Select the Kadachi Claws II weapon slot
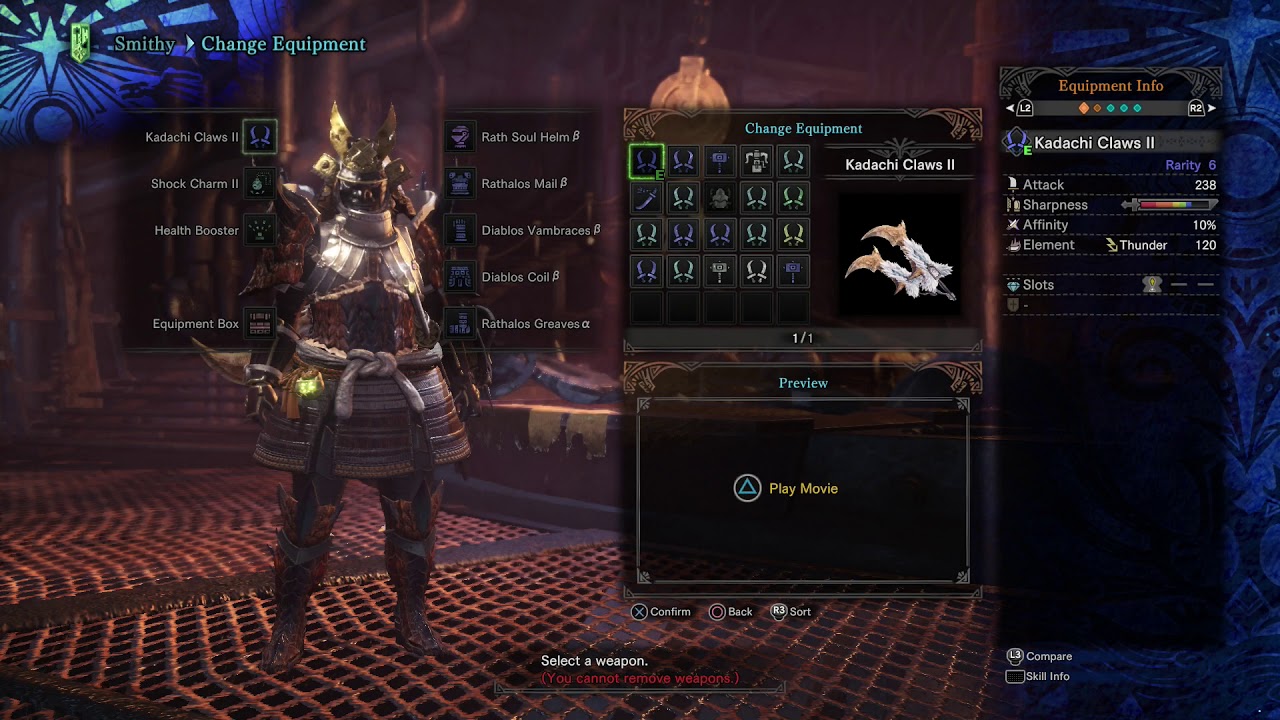 (x=260, y=137)
